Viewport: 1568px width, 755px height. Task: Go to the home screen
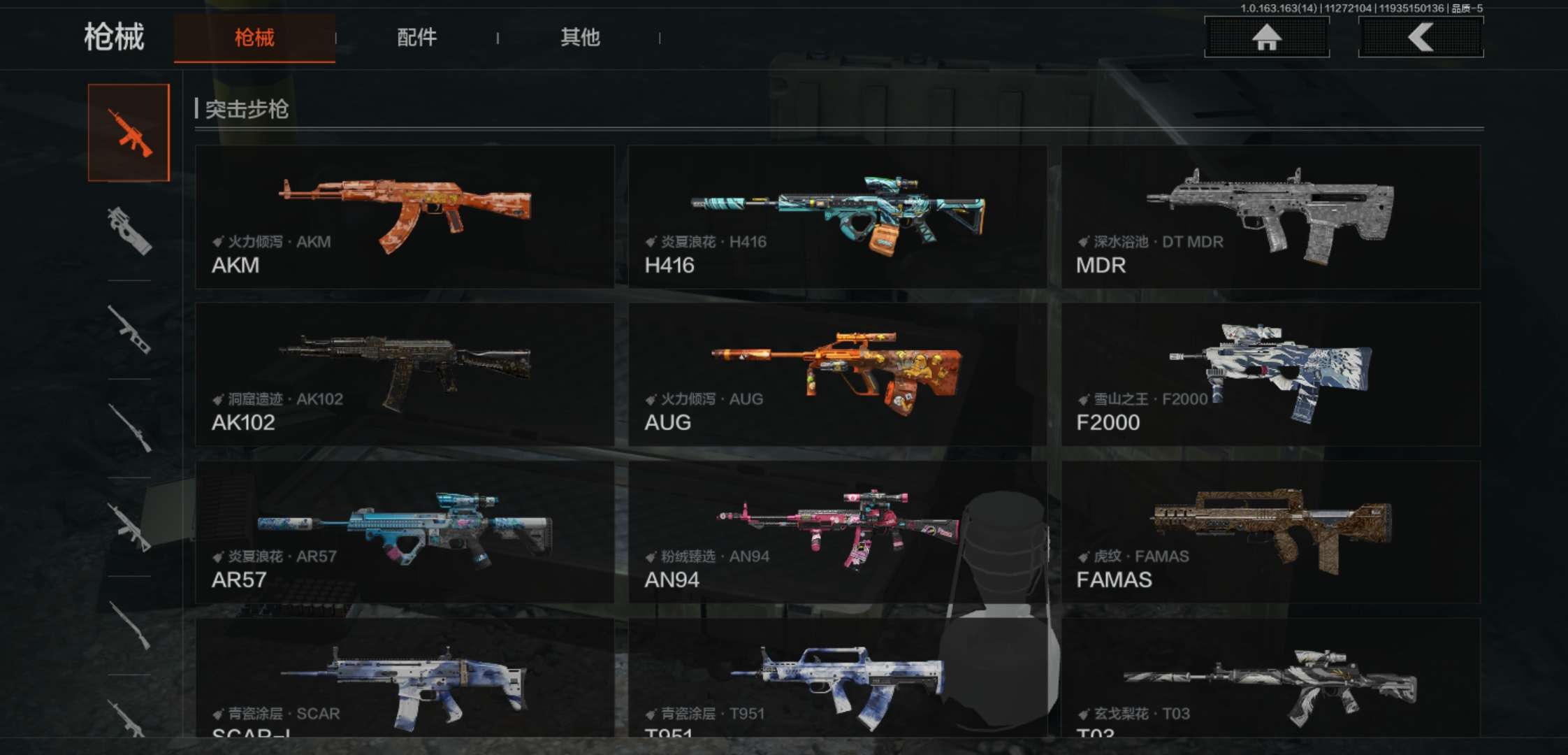tap(1266, 38)
